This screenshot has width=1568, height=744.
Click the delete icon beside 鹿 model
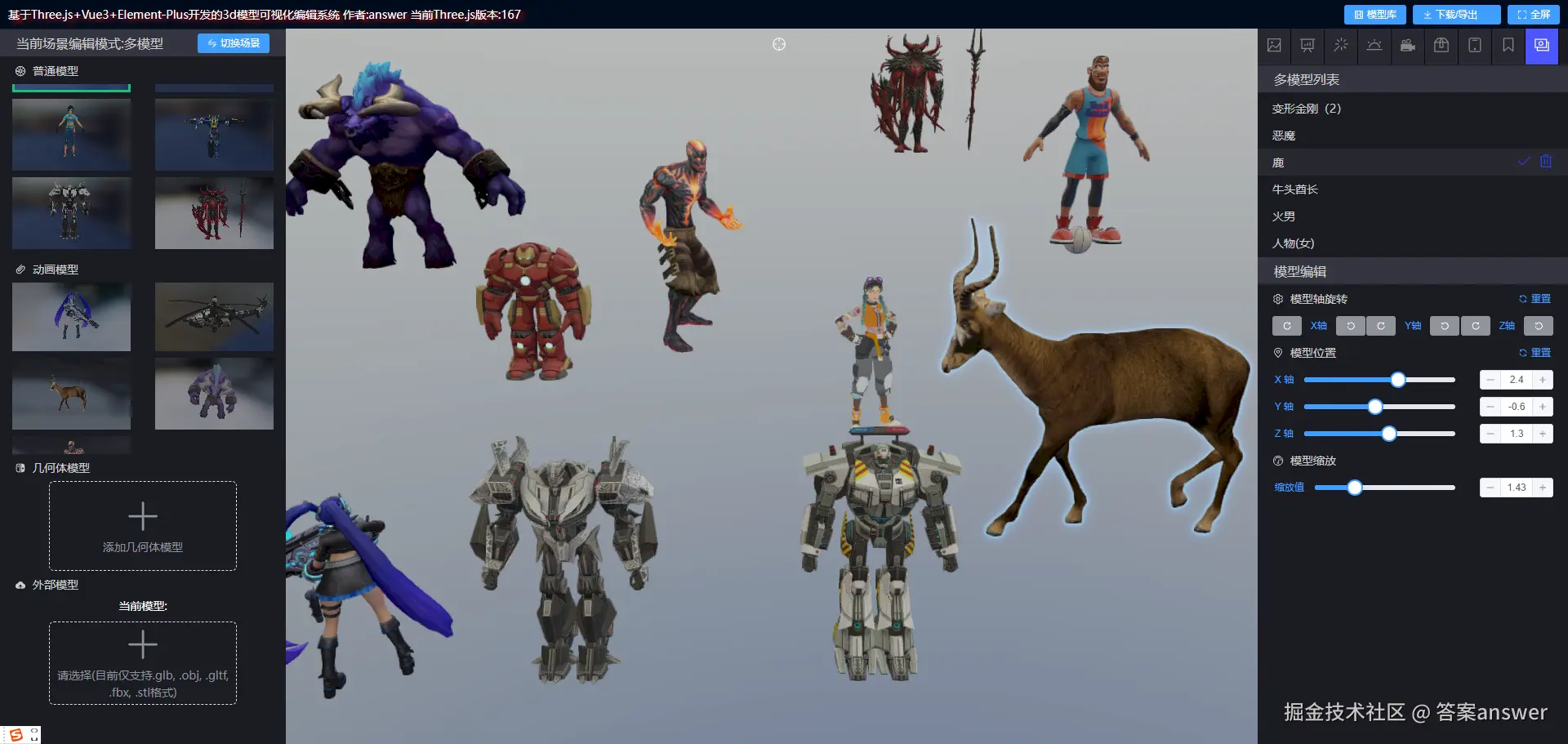[1544, 161]
